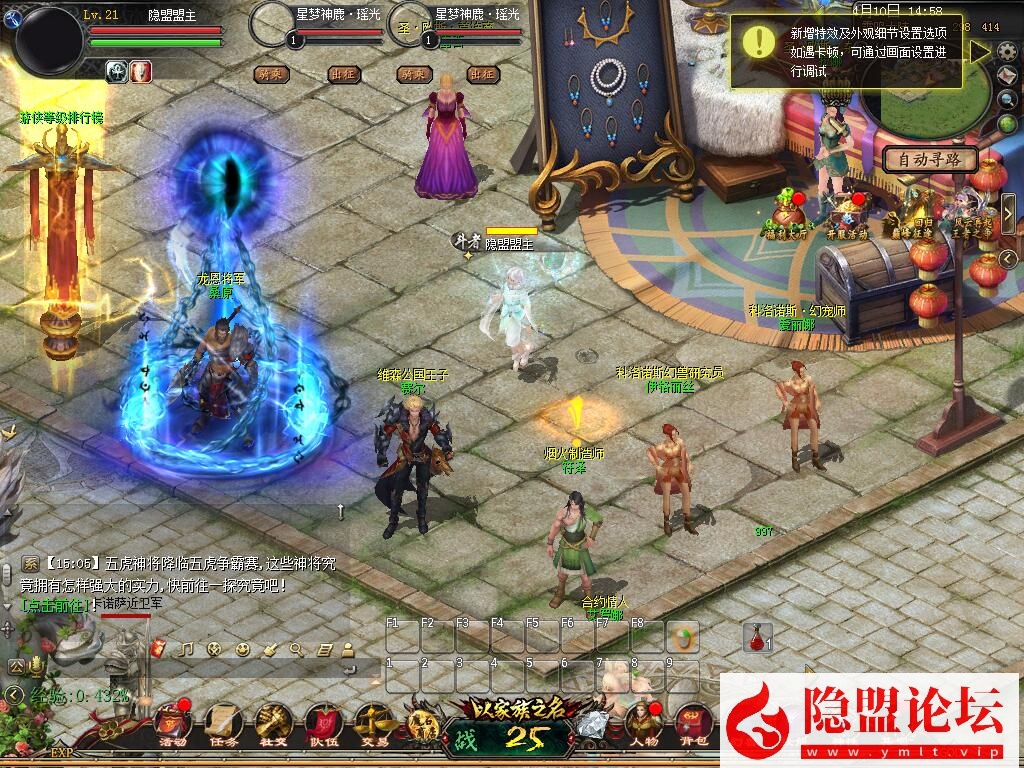This screenshot has width=1024, height=768.
Task: Click the music note icon on the chat bar
Action: 185,649
